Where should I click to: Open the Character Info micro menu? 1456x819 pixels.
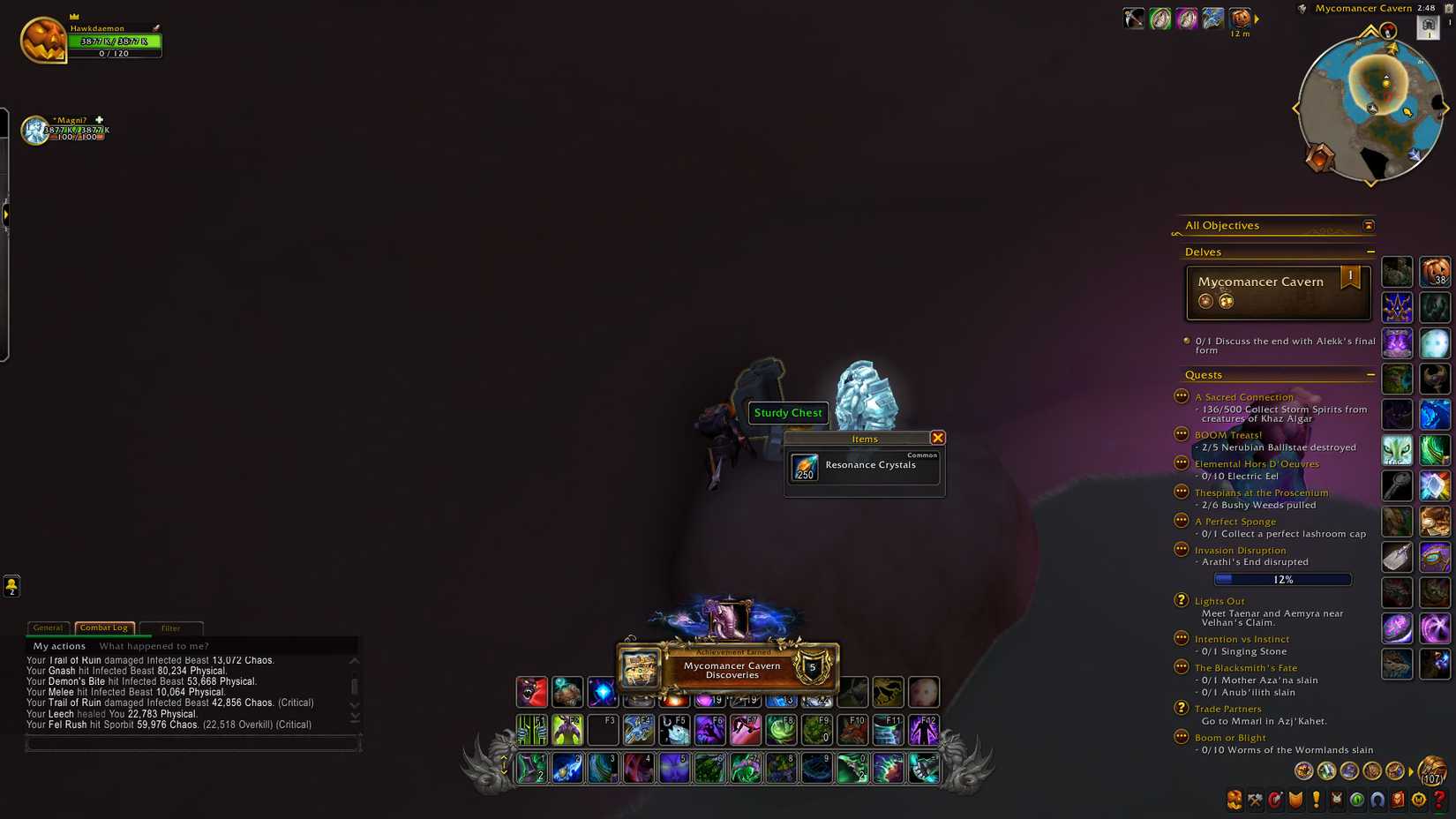tap(1234, 800)
